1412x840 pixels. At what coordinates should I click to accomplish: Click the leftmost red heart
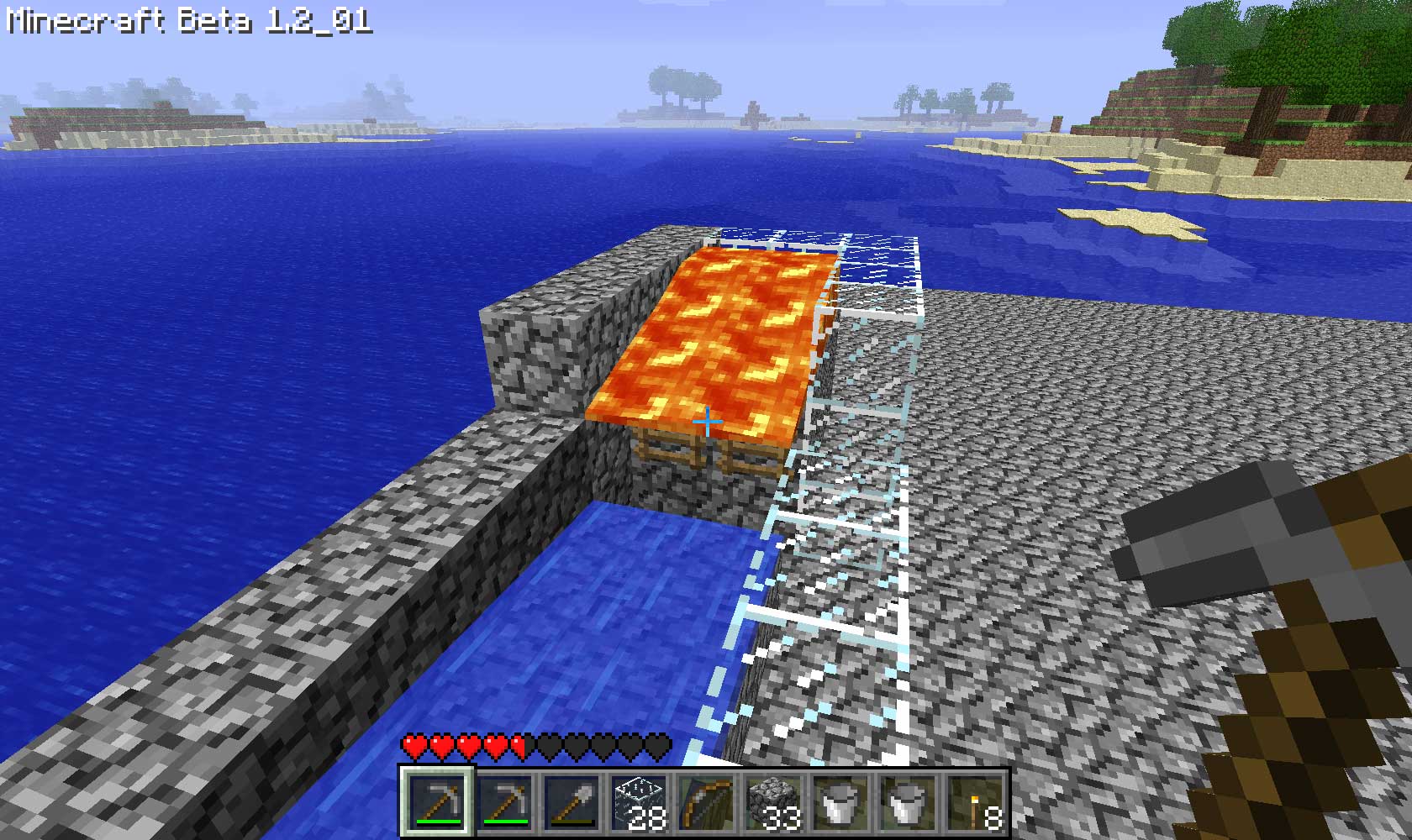414,746
